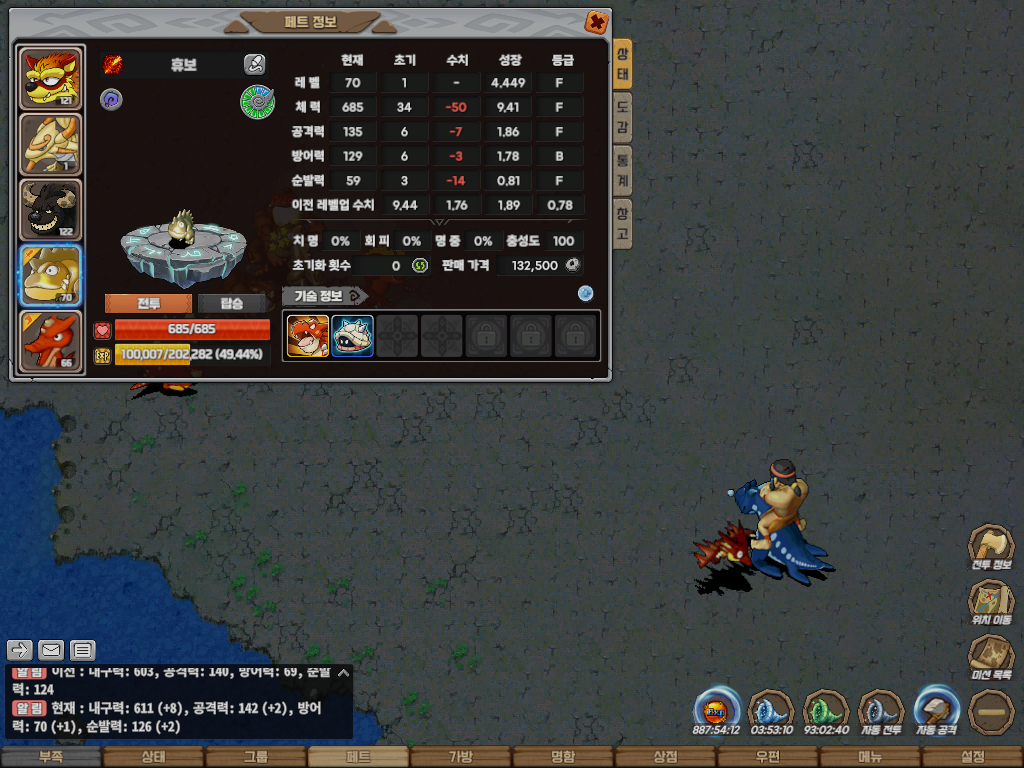
Task: Close the pet info window
Action: point(596,21)
